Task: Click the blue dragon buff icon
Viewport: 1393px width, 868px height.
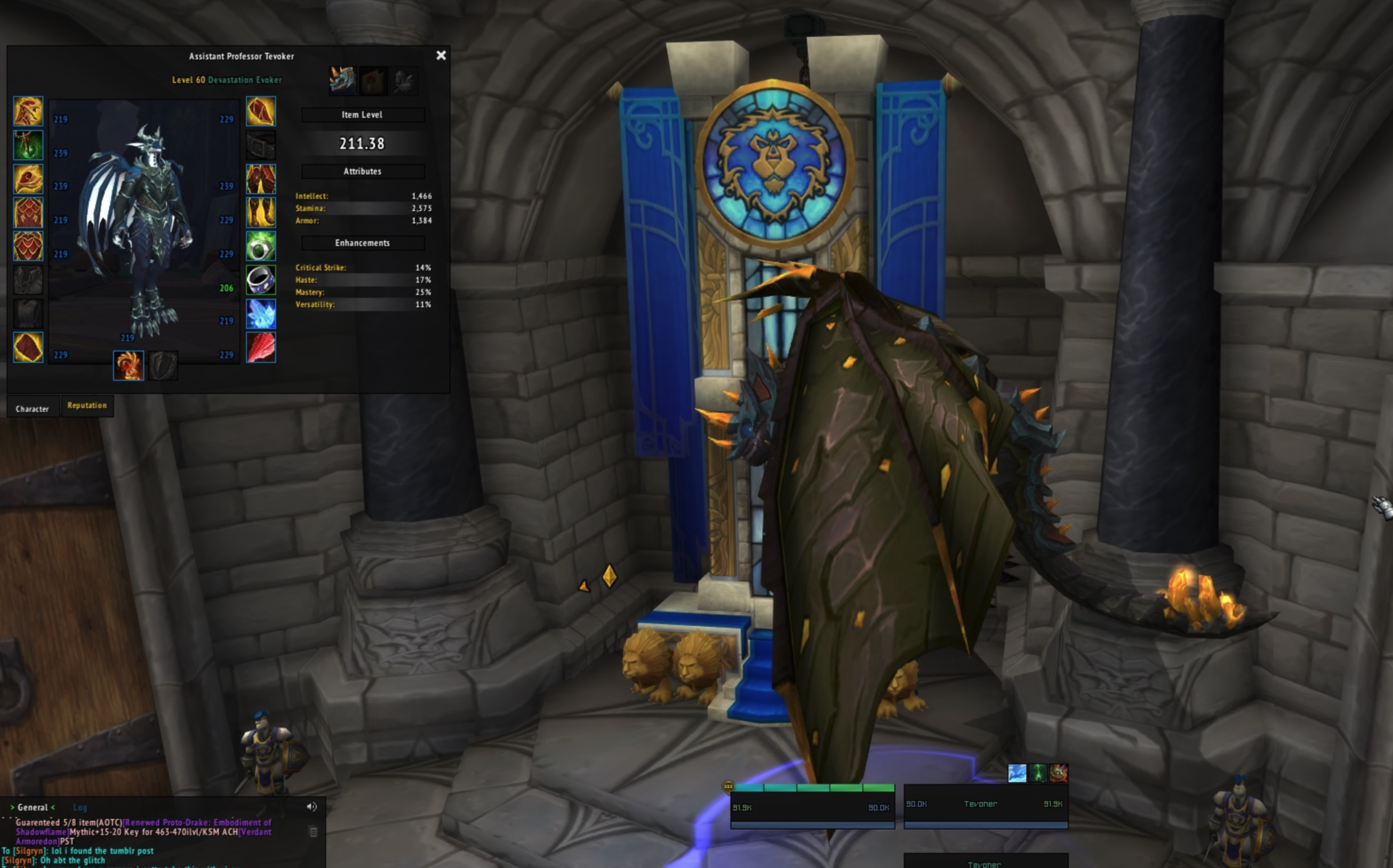Action: 1017,773
